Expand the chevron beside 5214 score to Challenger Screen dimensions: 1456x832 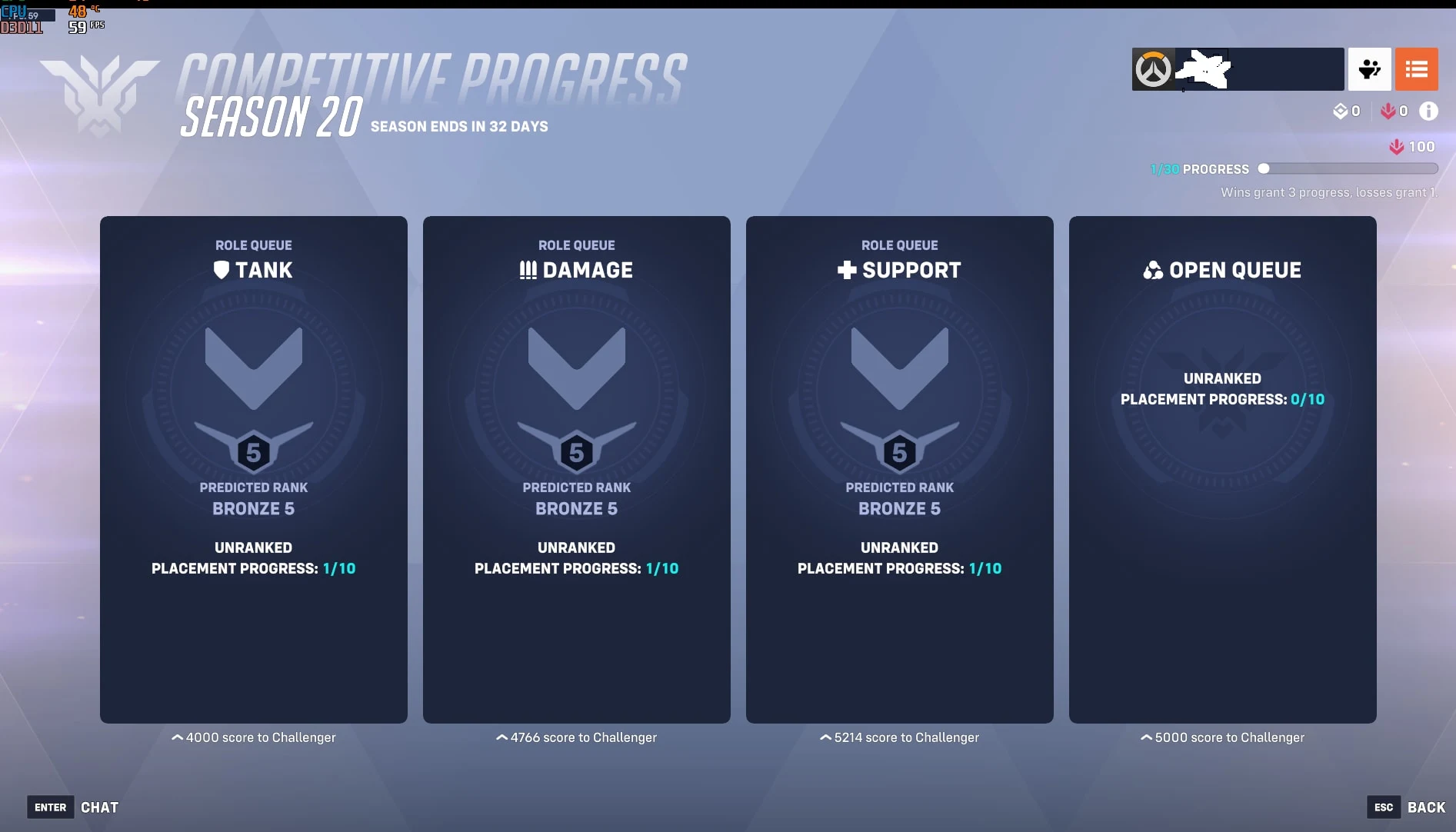point(825,737)
